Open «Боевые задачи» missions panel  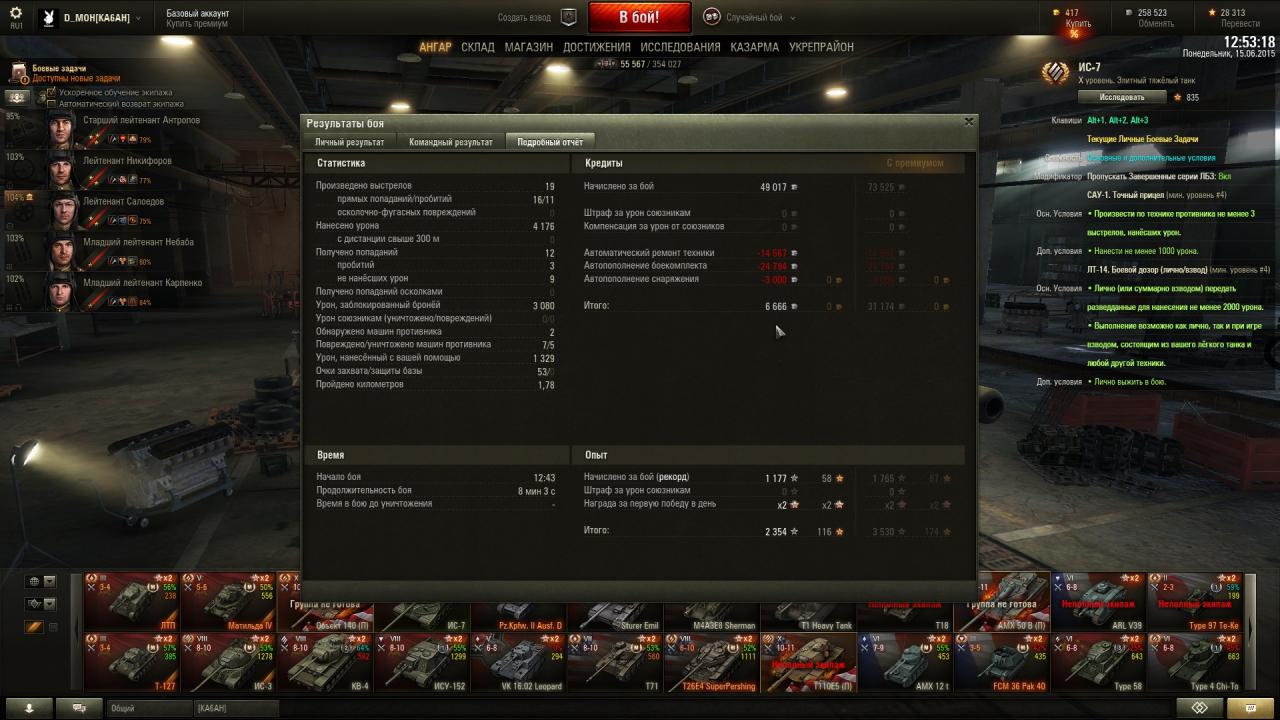click(60, 72)
